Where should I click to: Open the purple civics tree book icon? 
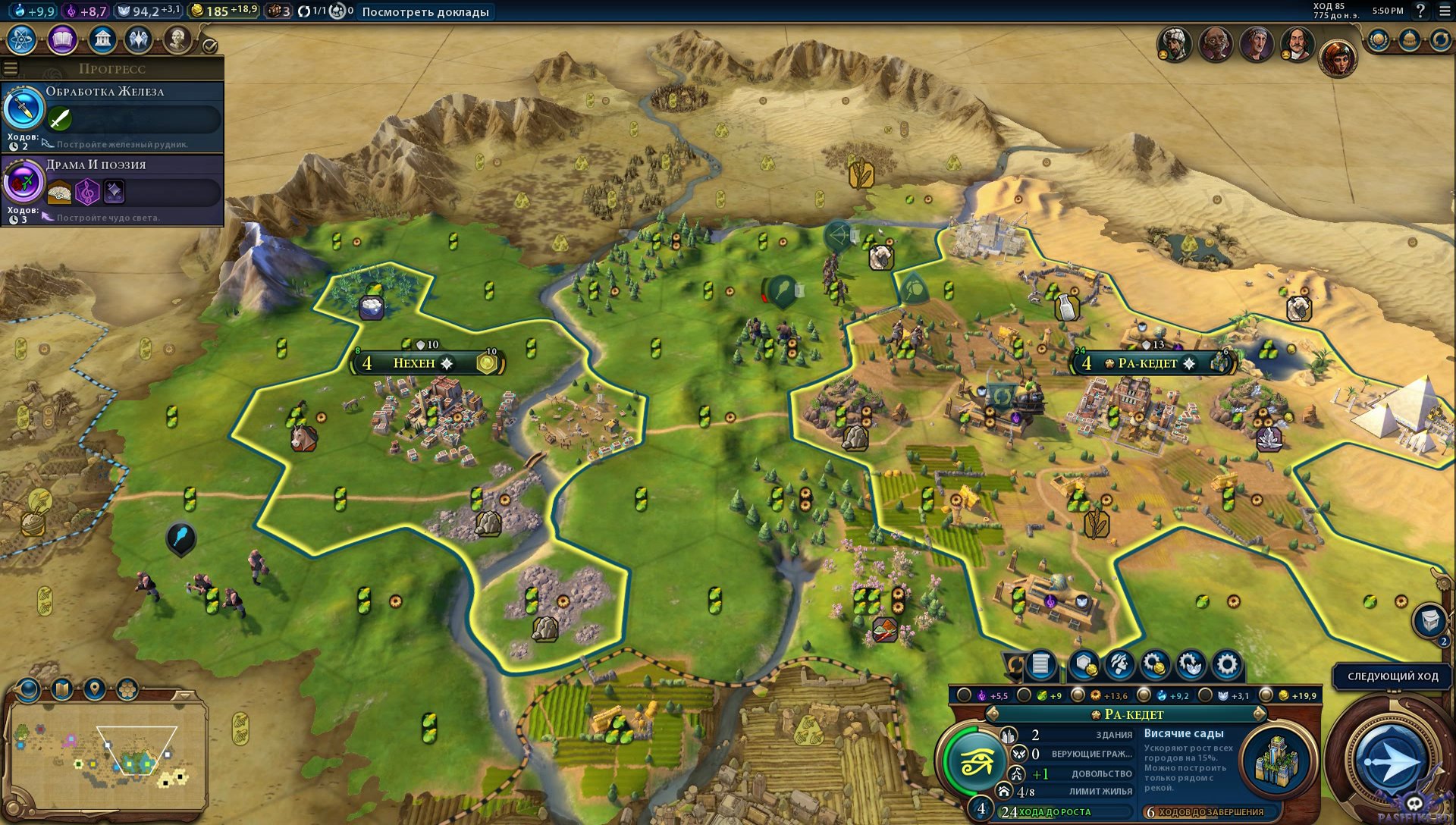[62, 39]
